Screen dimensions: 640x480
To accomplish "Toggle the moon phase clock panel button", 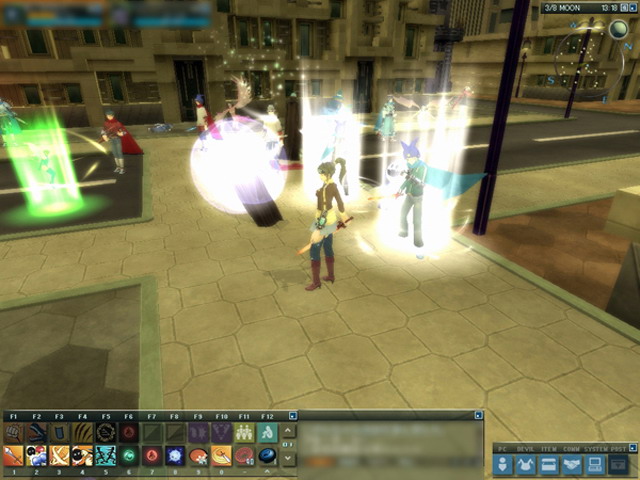I will click(x=632, y=8).
